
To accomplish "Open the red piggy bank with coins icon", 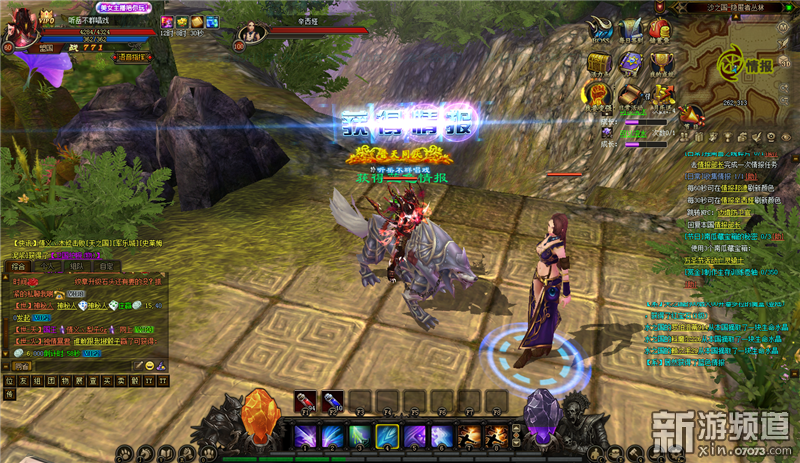I will 661,30.
